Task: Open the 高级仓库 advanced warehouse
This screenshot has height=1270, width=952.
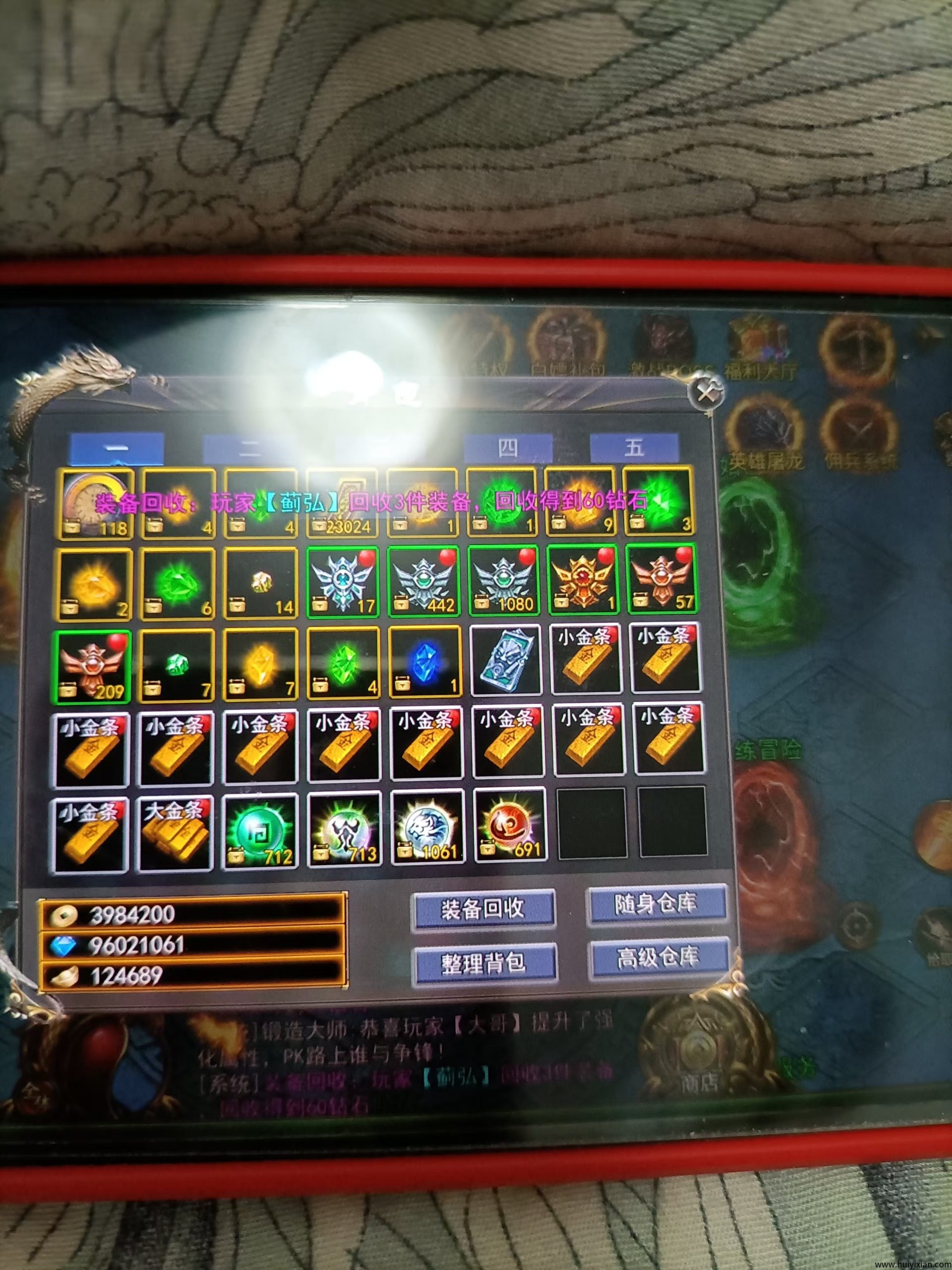Action: tap(658, 957)
